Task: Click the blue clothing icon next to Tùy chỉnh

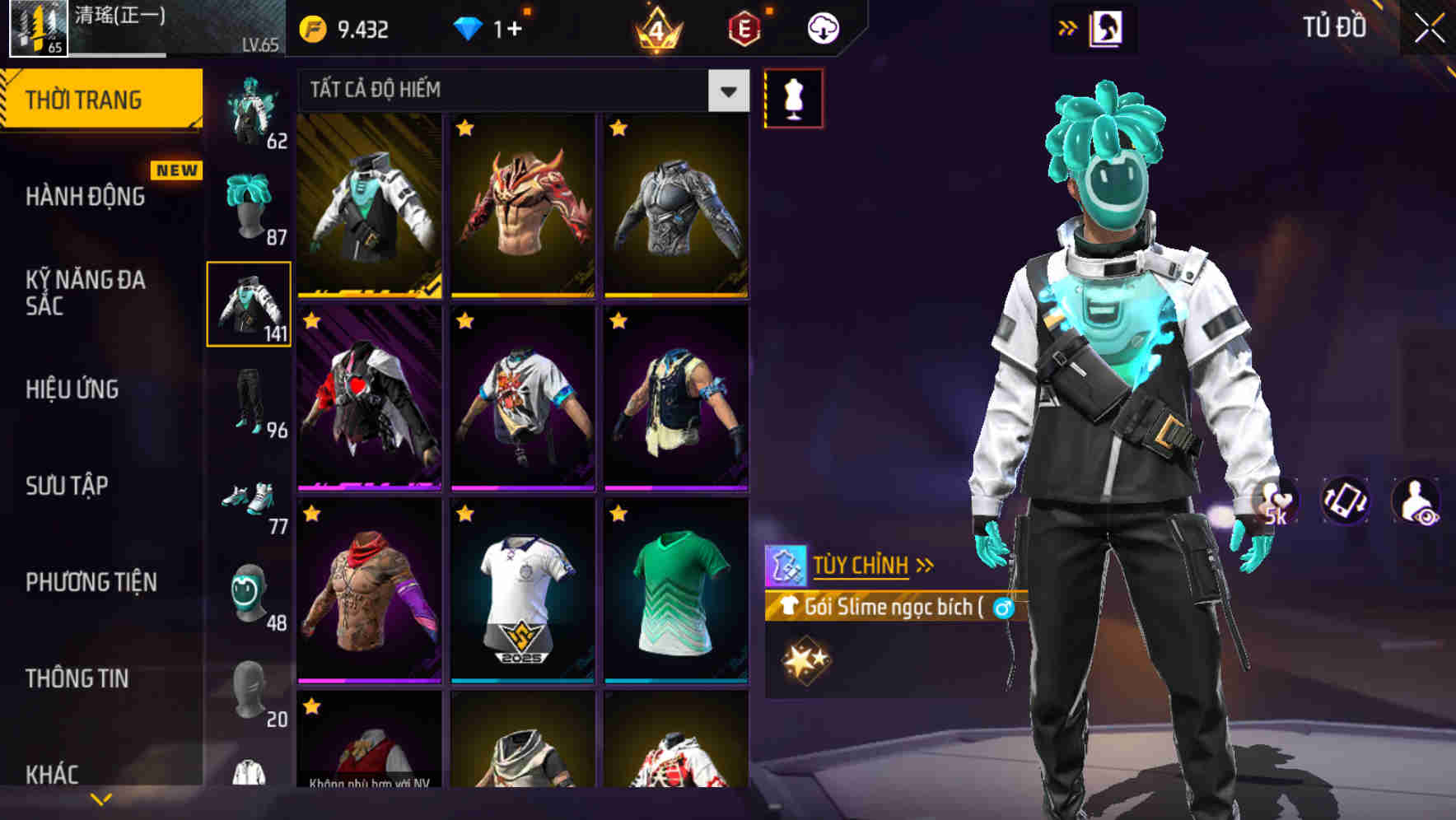Action: point(788,566)
